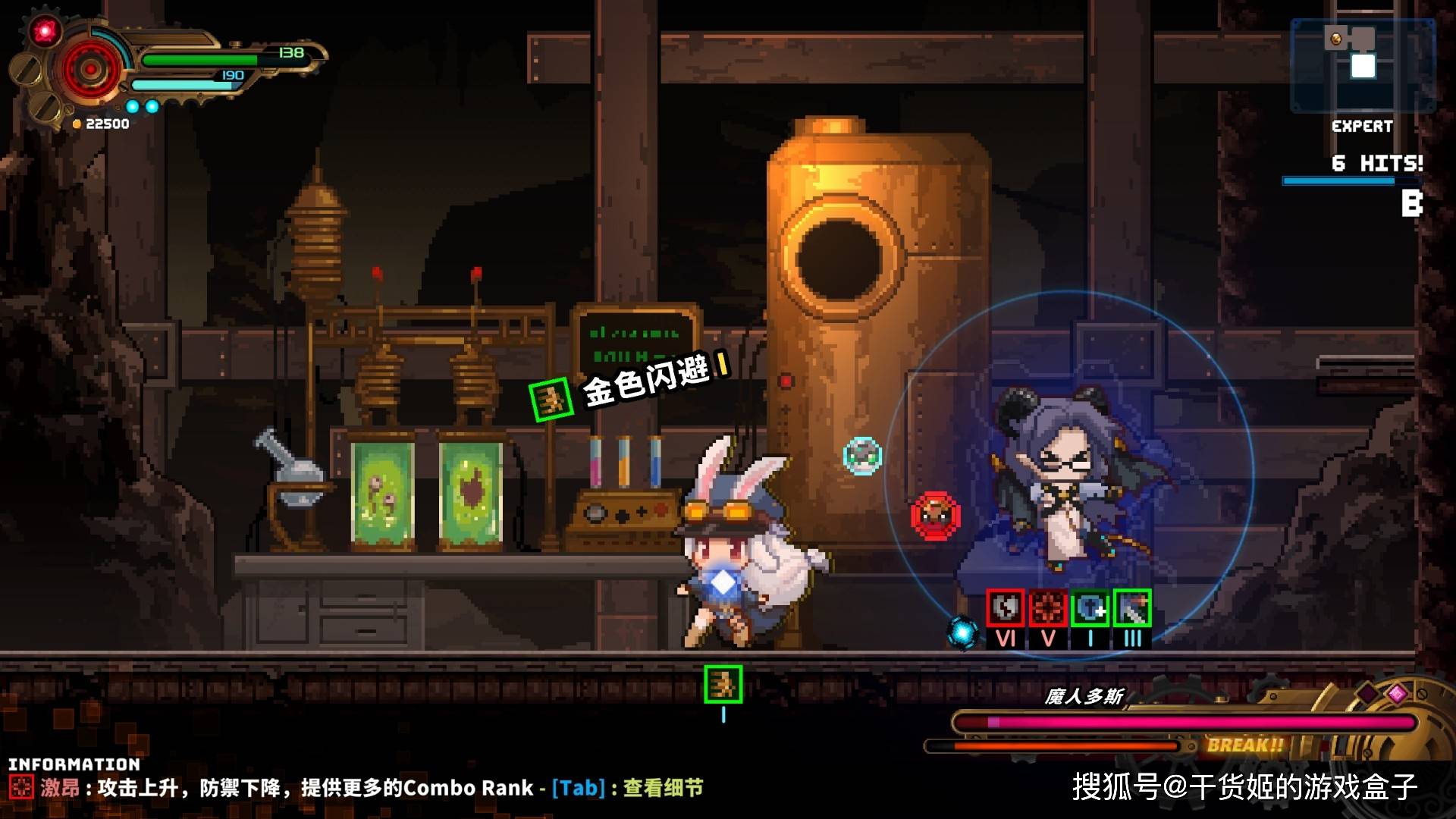Click the green dodge buff icon under the floor
The image size is (1456, 819).
point(723,684)
